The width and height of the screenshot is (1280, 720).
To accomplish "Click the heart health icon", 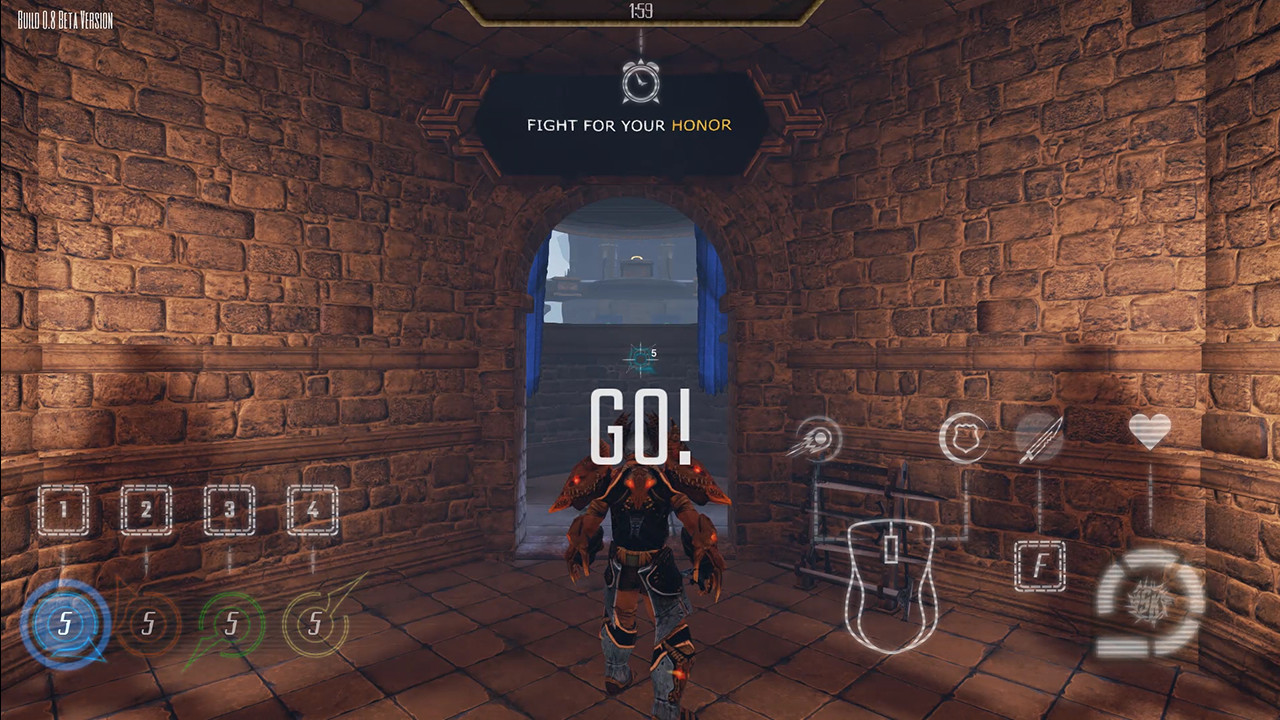I will click(1152, 430).
